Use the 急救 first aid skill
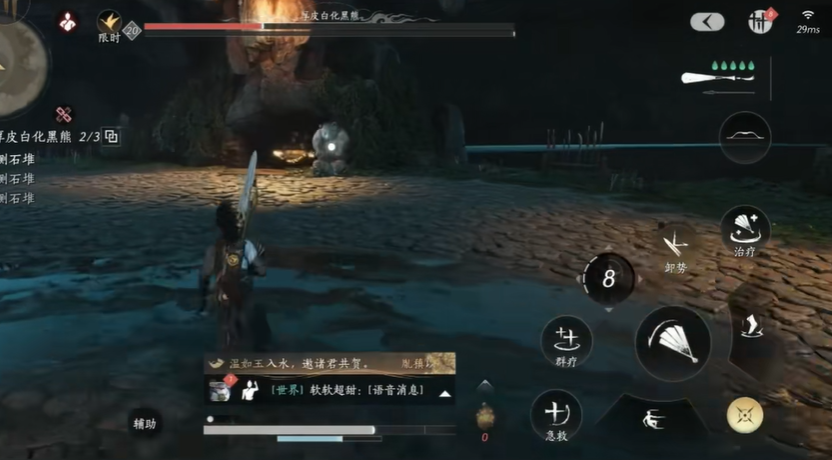Viewport: 832px width, 460px height. click(x=557, y=414)
